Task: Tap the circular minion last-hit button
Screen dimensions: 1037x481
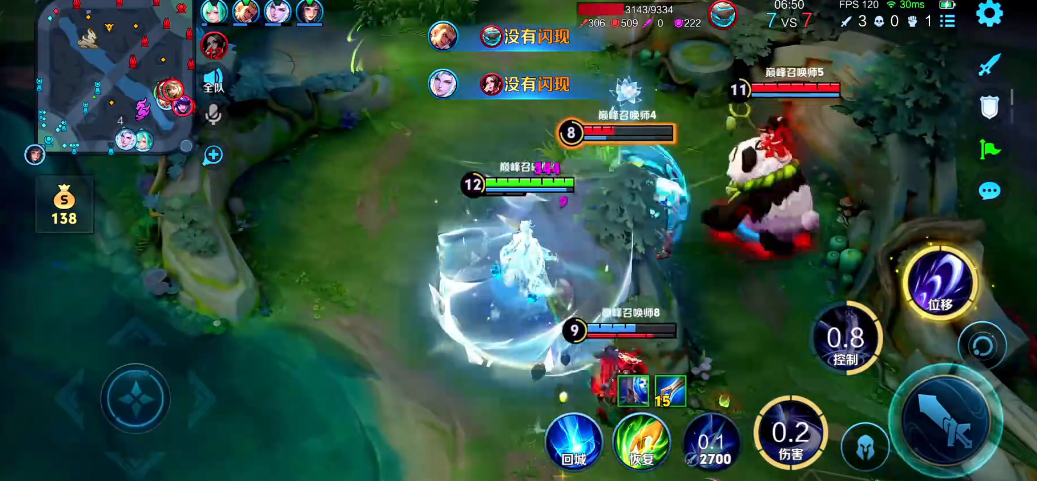Action: (981, 345)
